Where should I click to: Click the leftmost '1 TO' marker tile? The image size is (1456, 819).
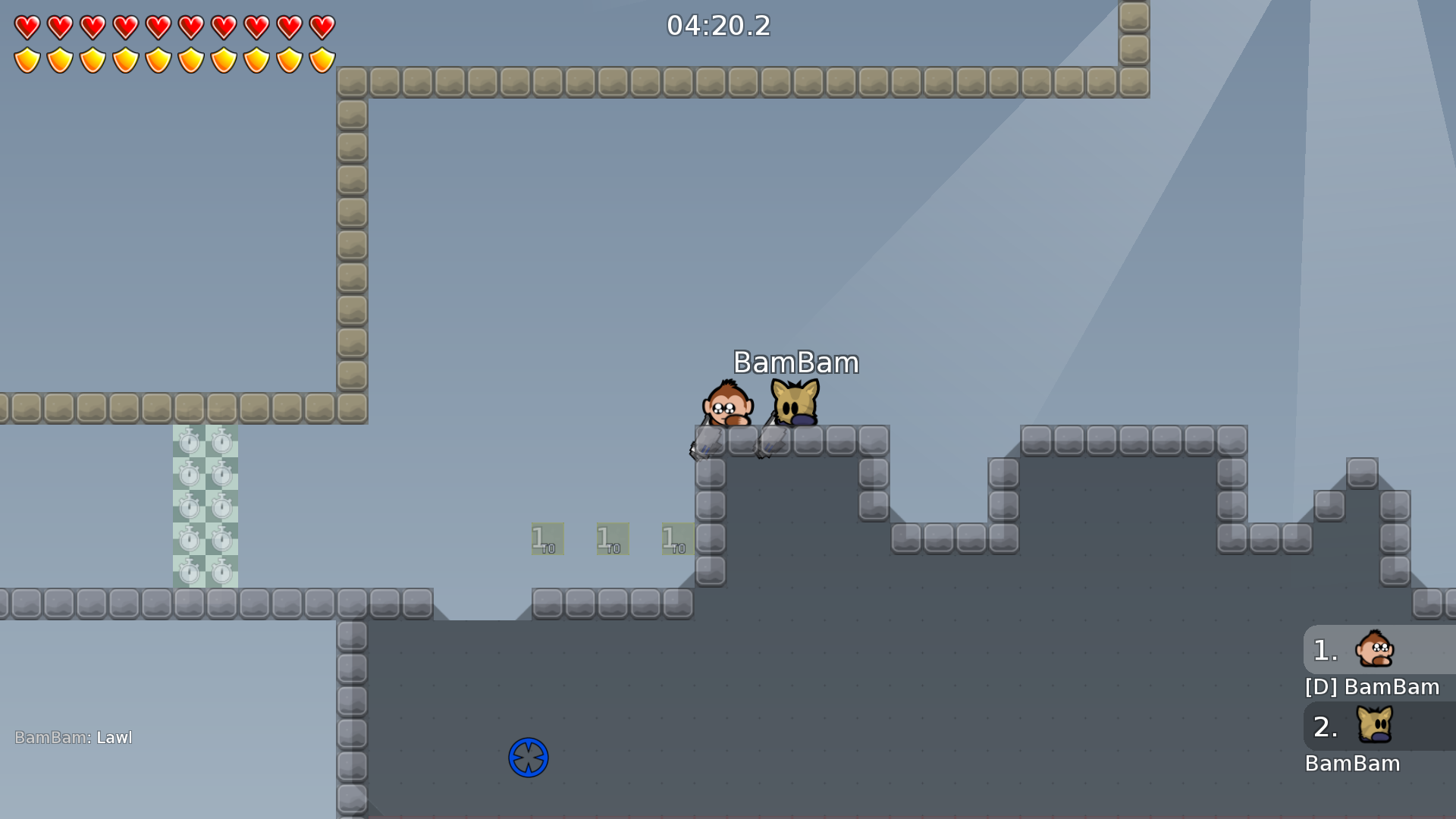click(548, 538)
